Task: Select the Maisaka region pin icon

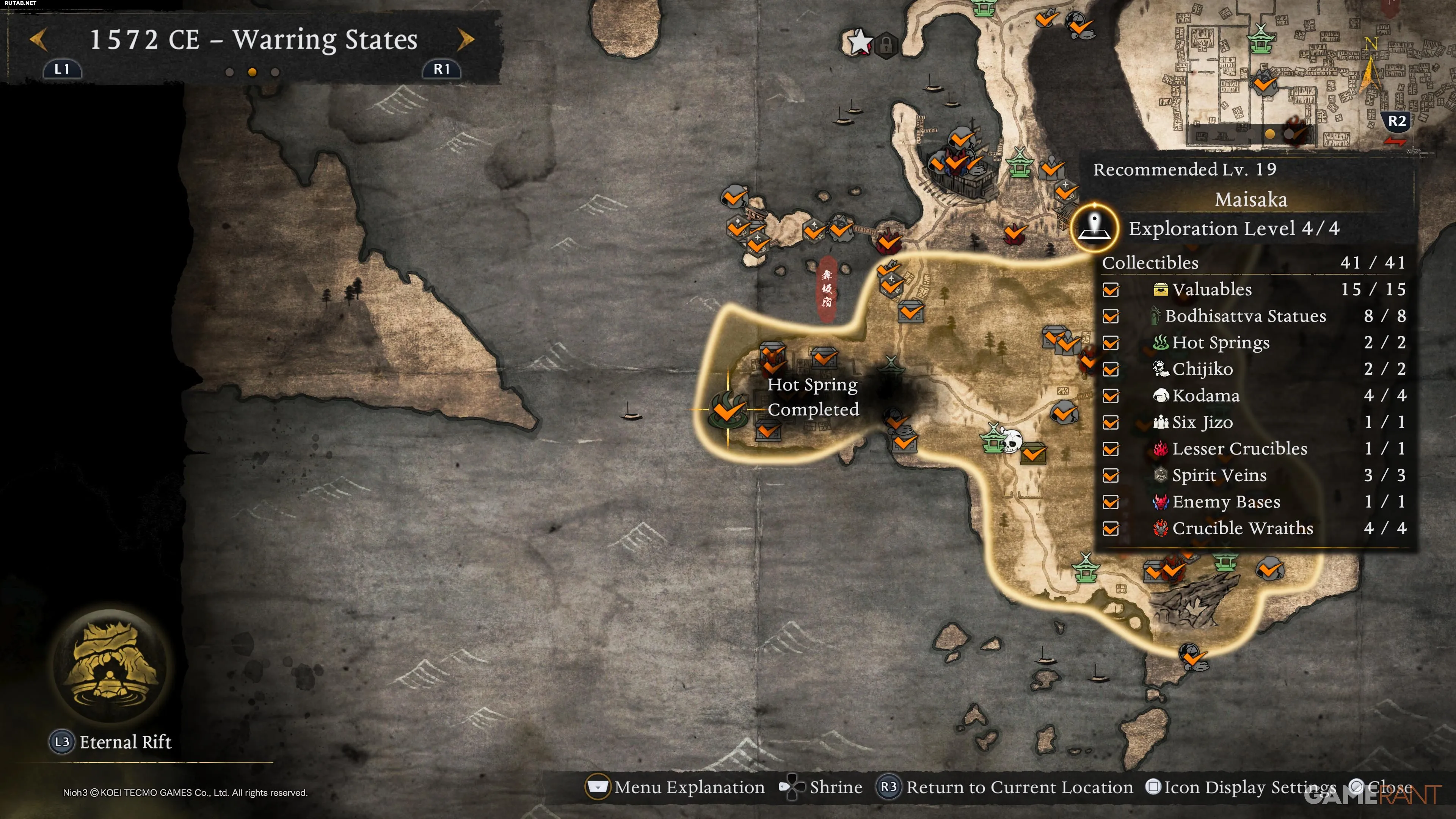Action: click(x=1095, y=228)
